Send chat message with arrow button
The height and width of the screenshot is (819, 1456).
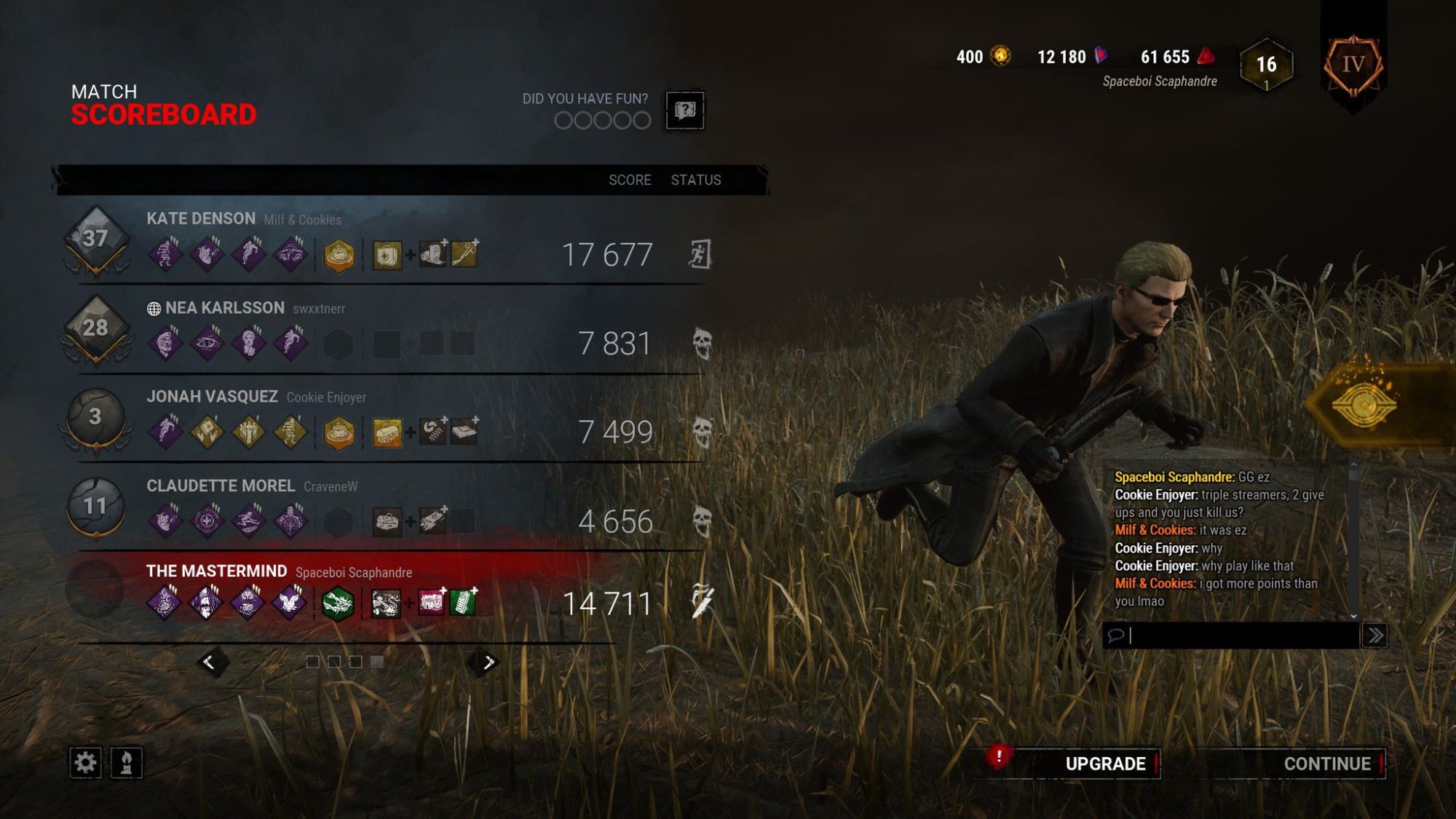tap(1374, 636)
